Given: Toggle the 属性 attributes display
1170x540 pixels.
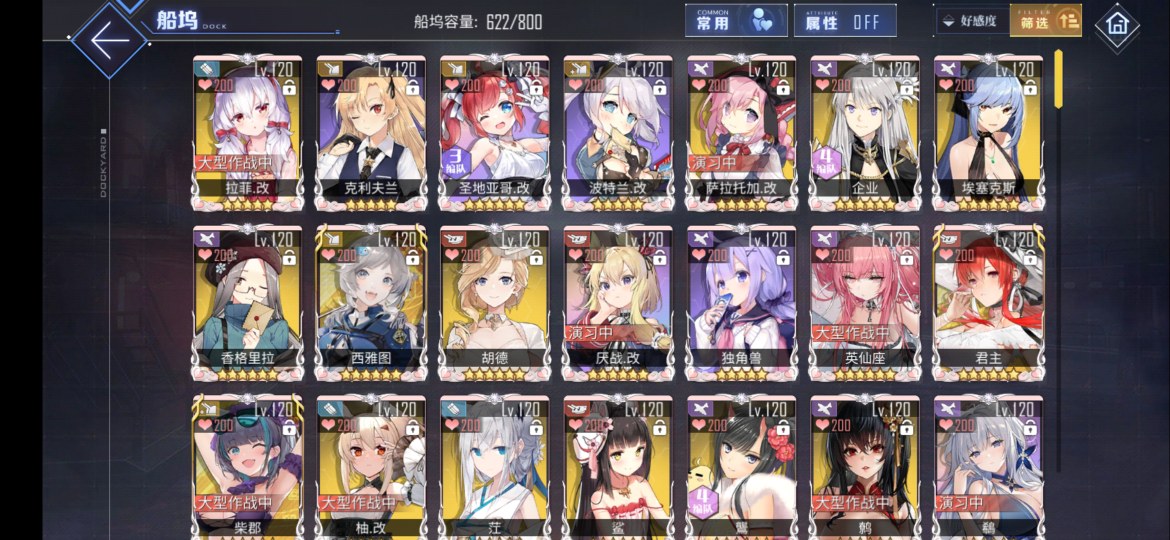Looking at the screenshot, I should tap(844, 21).
